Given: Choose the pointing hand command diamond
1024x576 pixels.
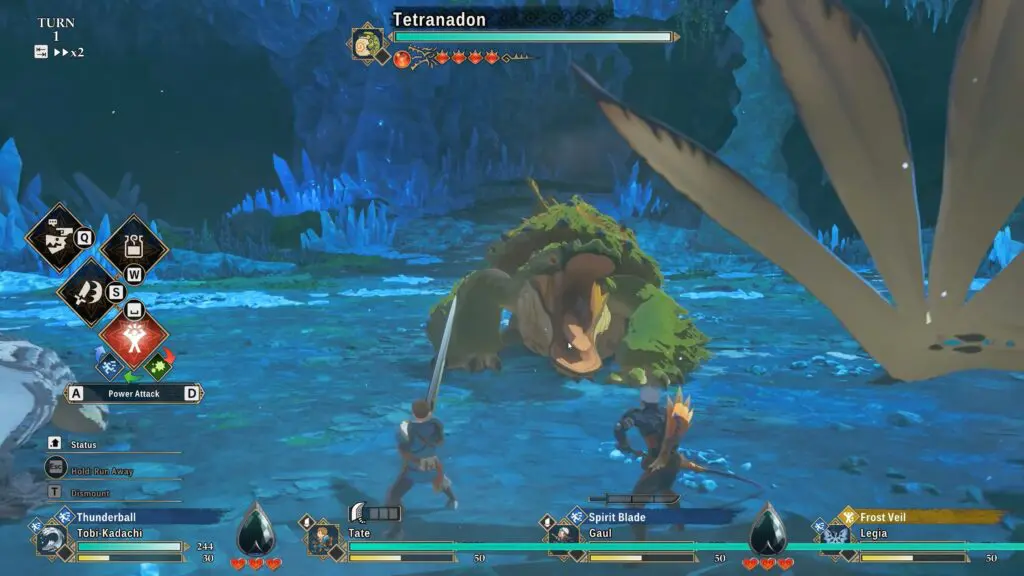Looking at the screenshot, I should [x=57, y=237].
